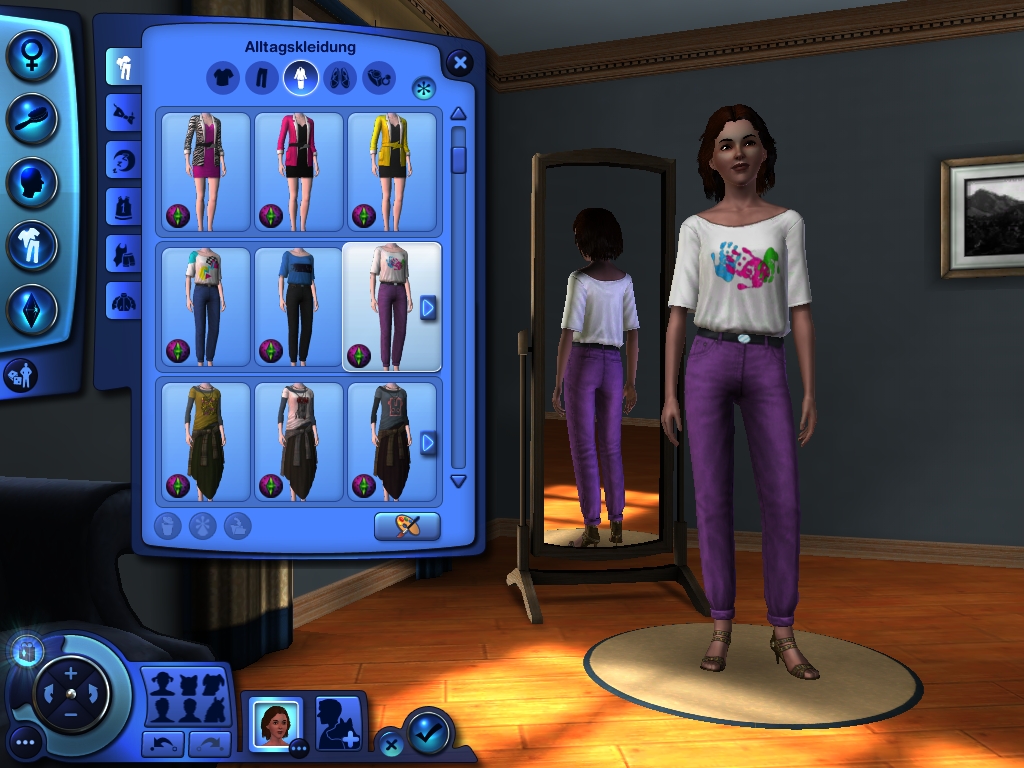
Task: Switch to the swimwear tab
Action: tap(124, 253)
